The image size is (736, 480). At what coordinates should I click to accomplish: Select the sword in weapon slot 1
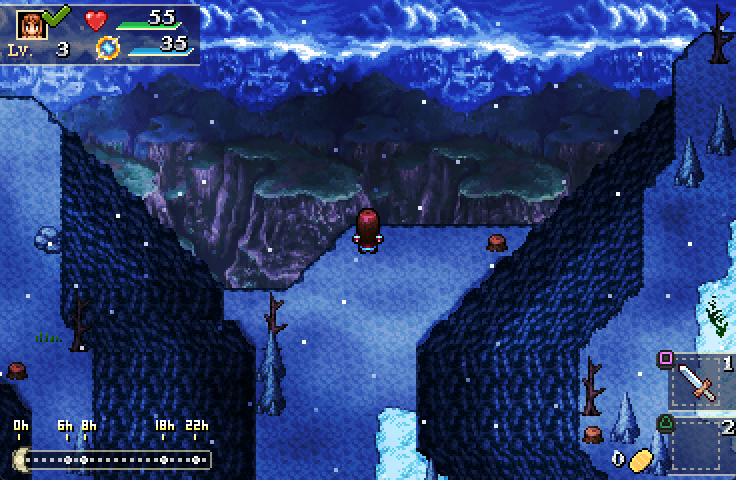(696, 381)
